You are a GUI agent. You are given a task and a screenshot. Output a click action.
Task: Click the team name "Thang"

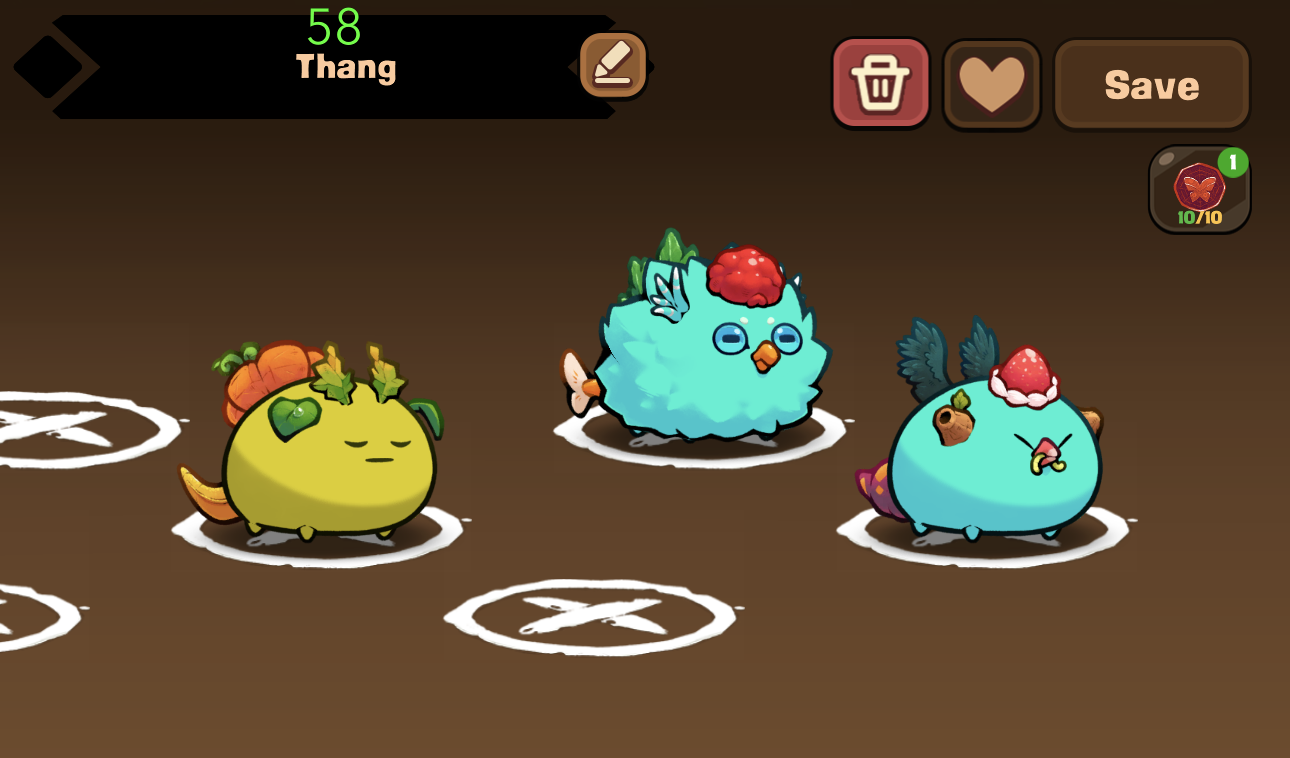point(345,68)
